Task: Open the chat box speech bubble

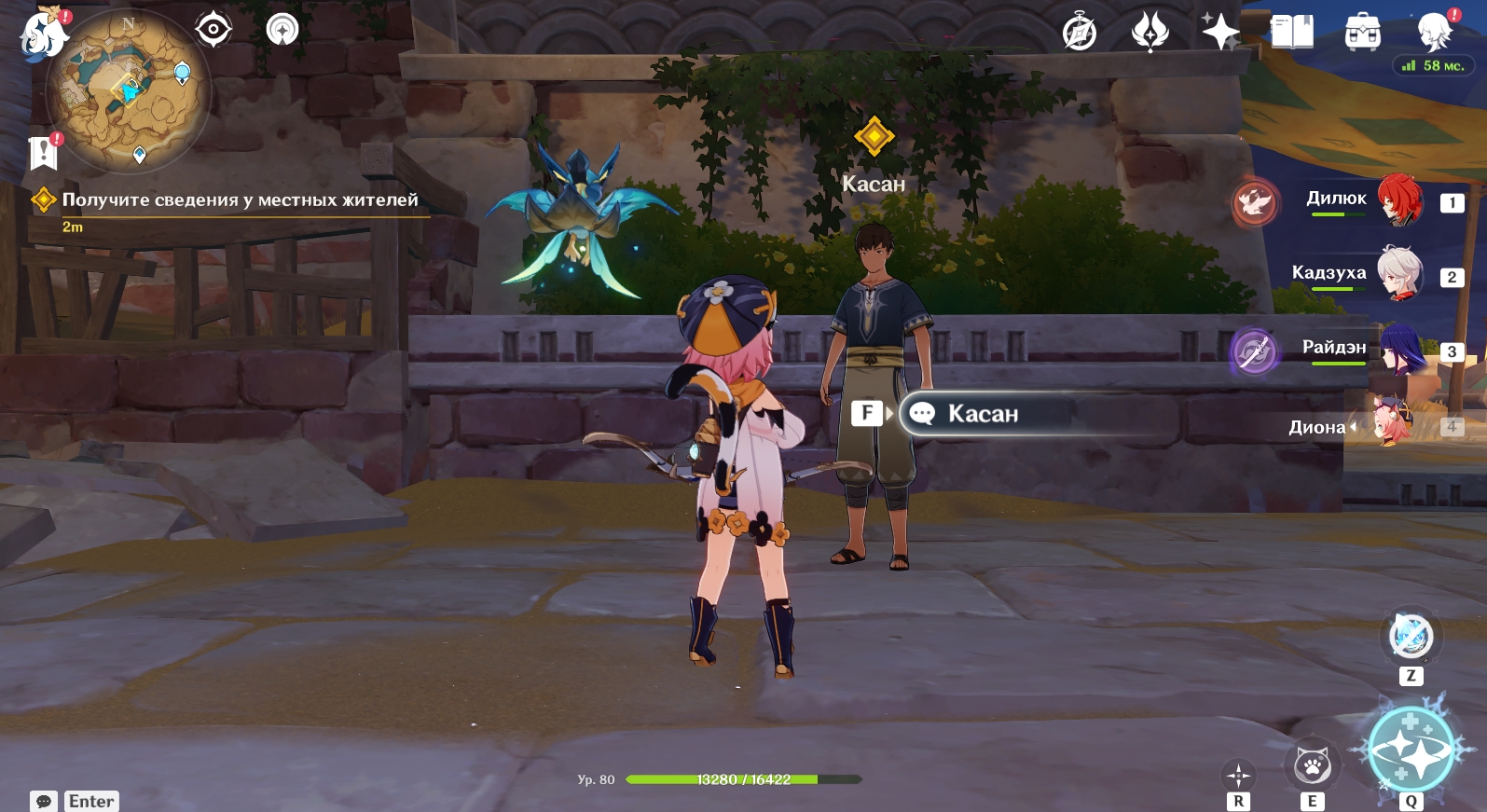Action: [44, 802]
